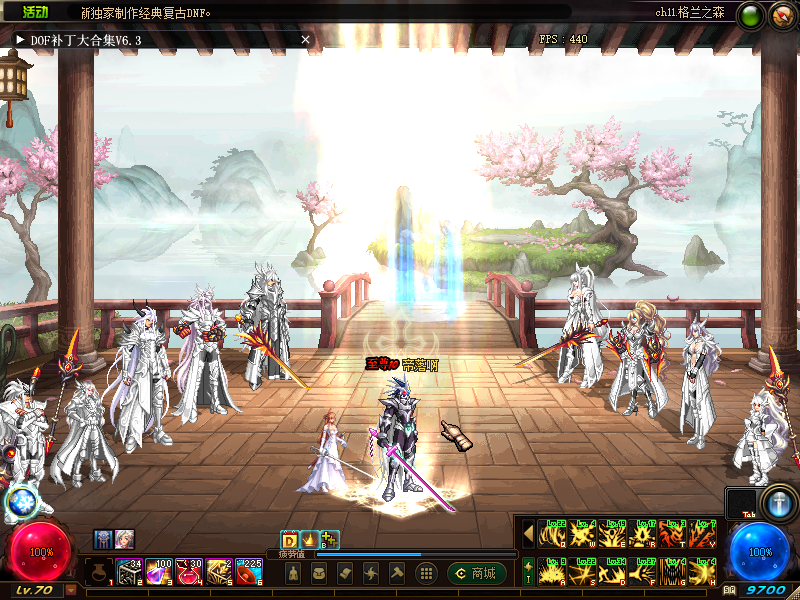The height and width of the screenshot is (600, 800).
Task: Click the orange round button at top right
Action: [780, 15]
